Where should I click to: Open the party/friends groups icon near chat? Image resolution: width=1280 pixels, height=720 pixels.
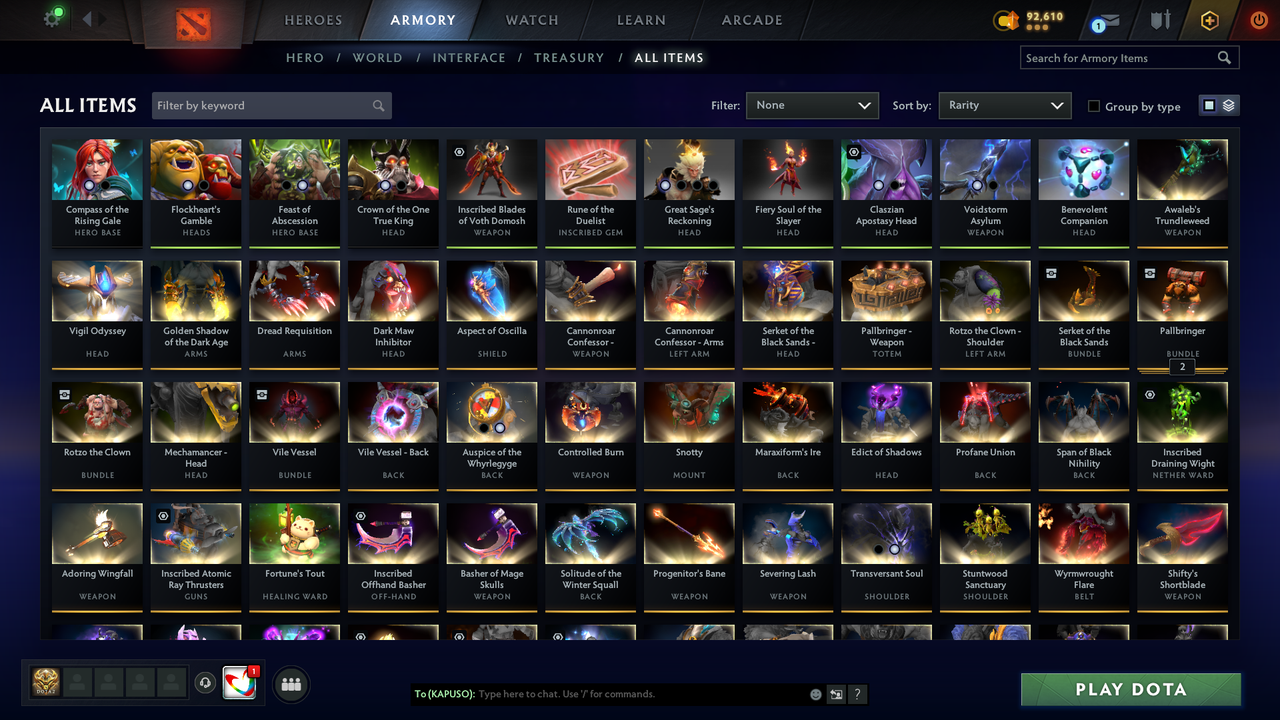[x=291, y=684]
